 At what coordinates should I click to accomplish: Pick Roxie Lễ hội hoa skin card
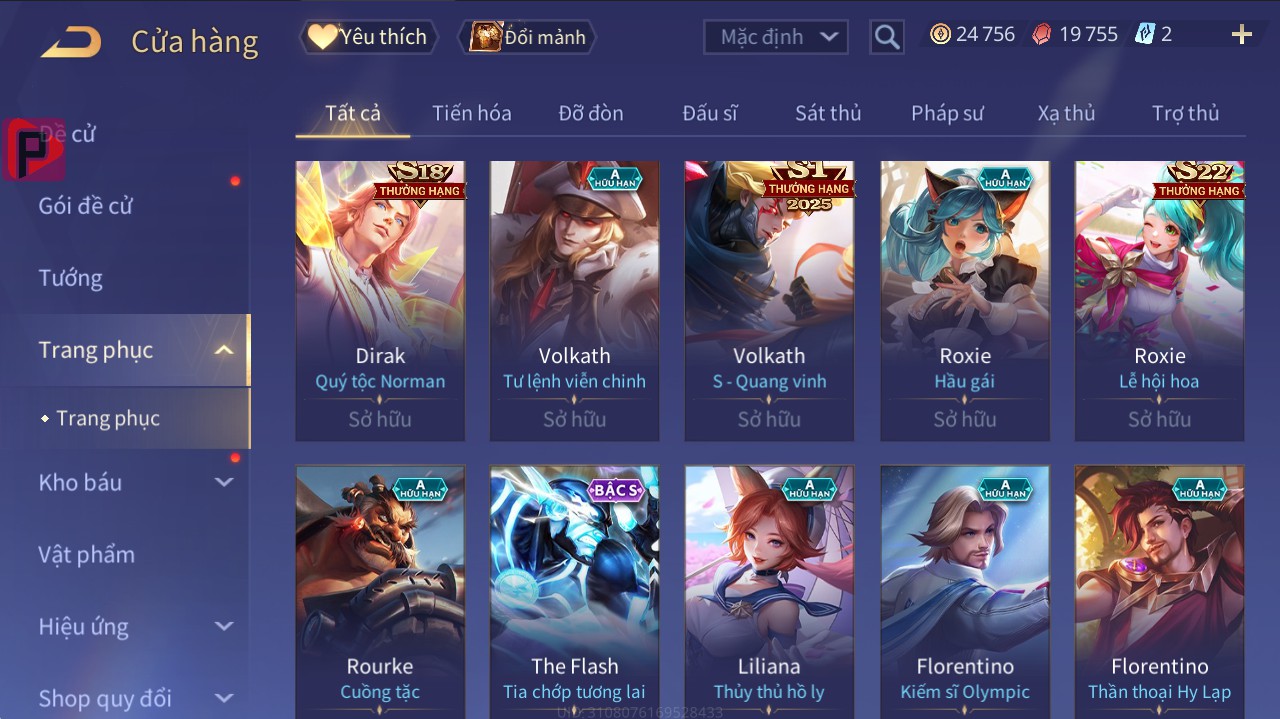[x=1159, y=300]
